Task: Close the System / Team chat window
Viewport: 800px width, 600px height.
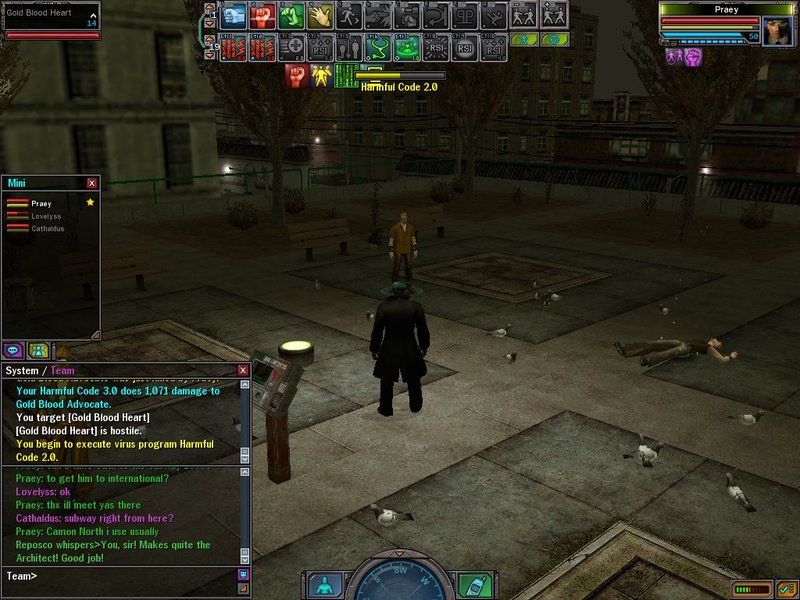Action: point(242,370)
